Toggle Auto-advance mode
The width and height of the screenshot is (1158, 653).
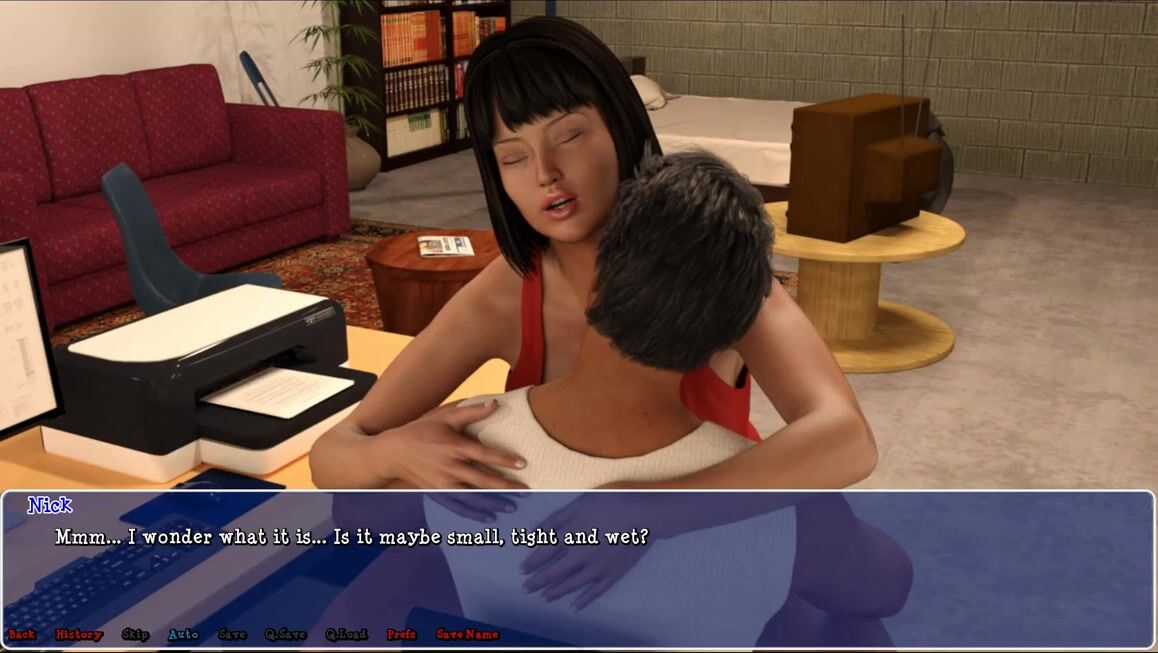183,634
